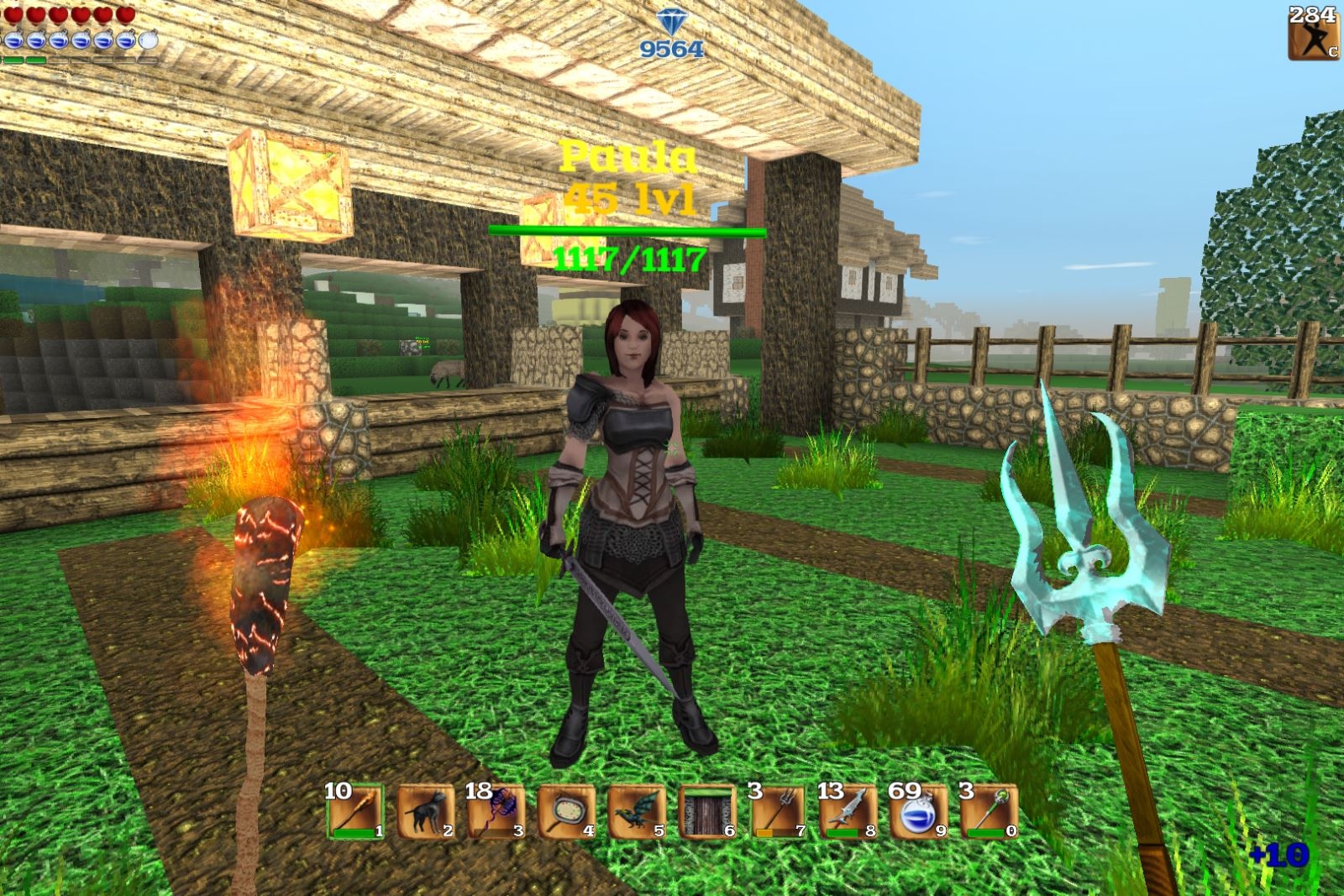Choose the wooden door block slot

[x=707, y=812]
